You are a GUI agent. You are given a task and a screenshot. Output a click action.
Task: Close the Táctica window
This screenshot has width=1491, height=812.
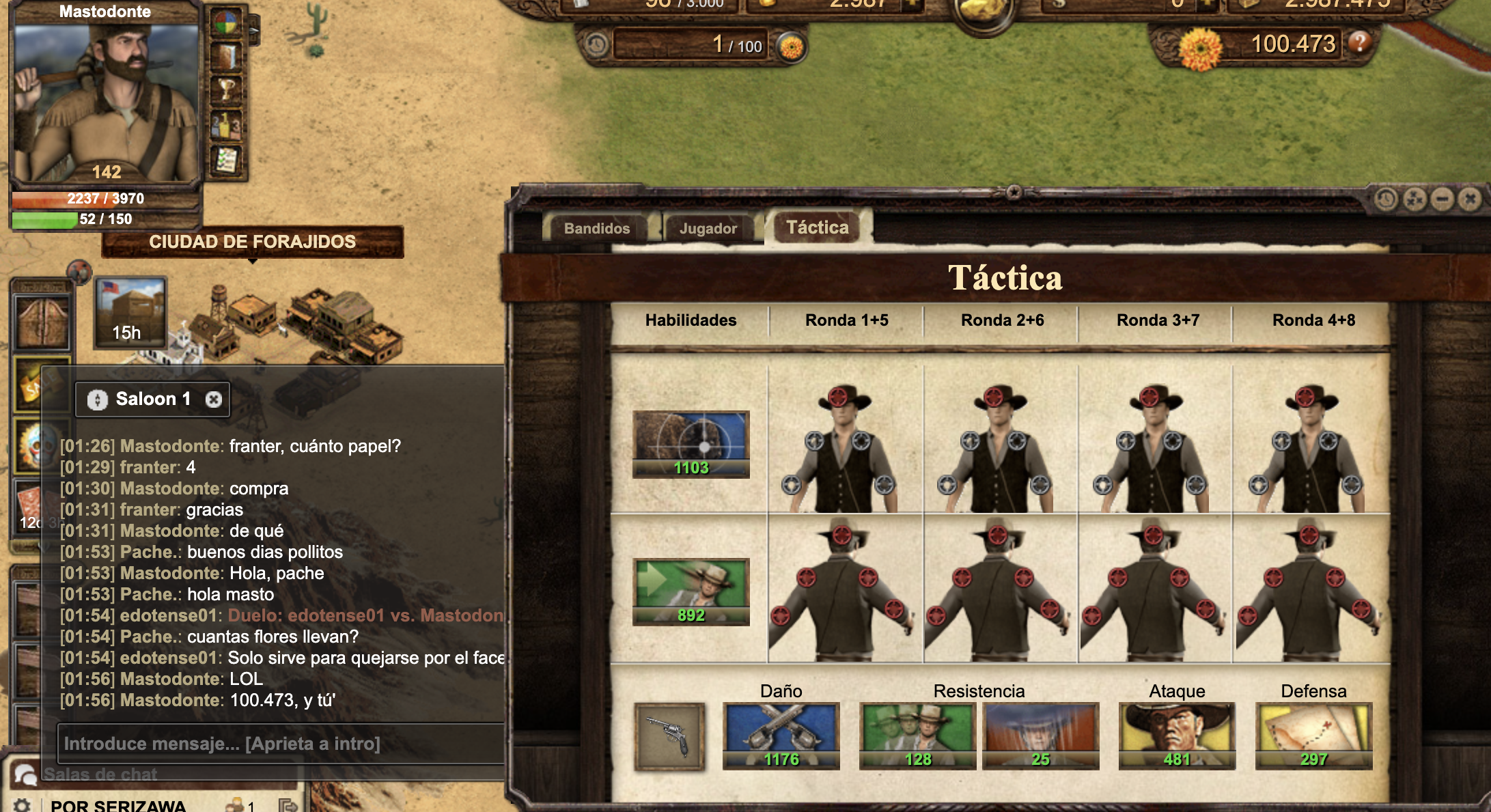[1470, 199]
